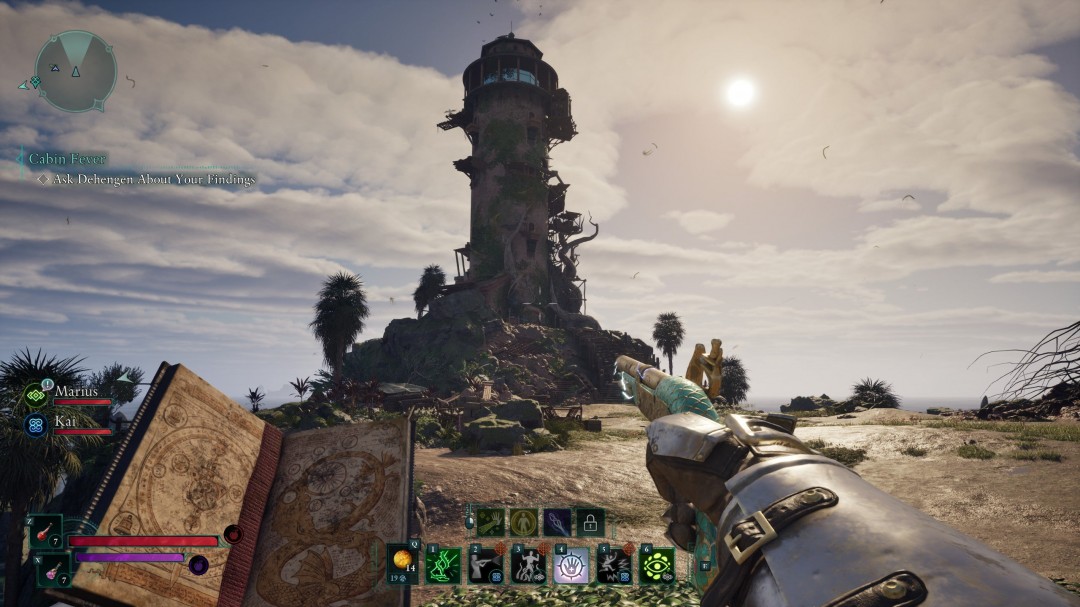Viewport: 1080px width, 607px height.
Task: Activate the grasping roots companion ability in slot 3
Action: [x=529, y=565]
